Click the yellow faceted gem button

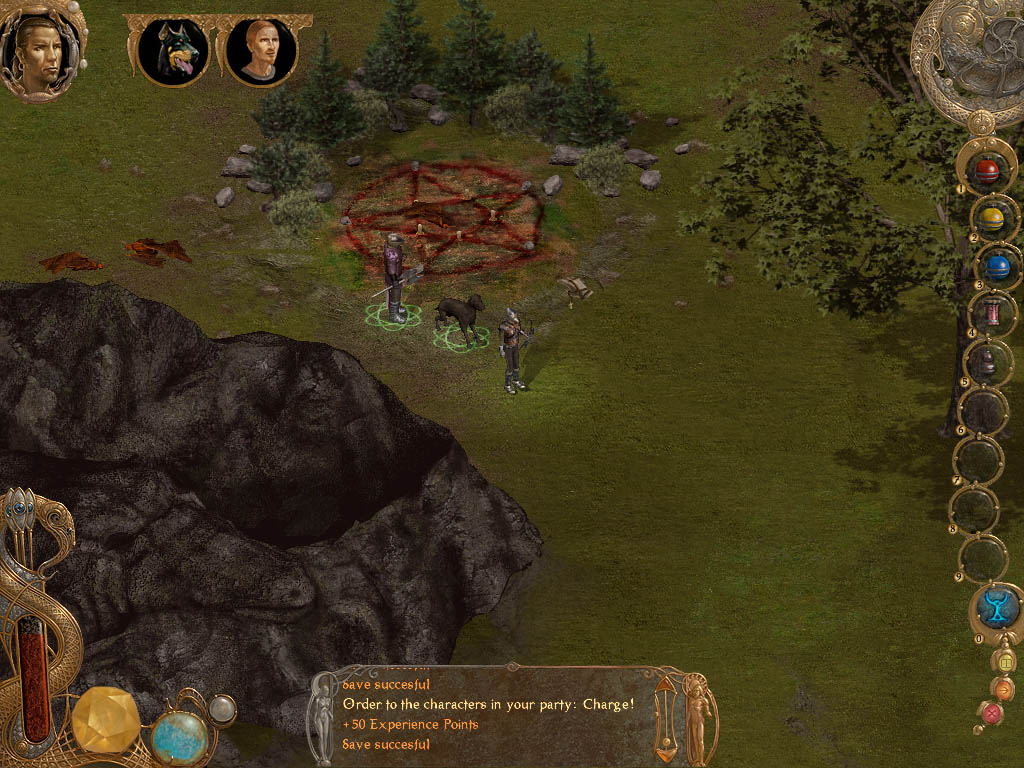[x=106, y=722]
